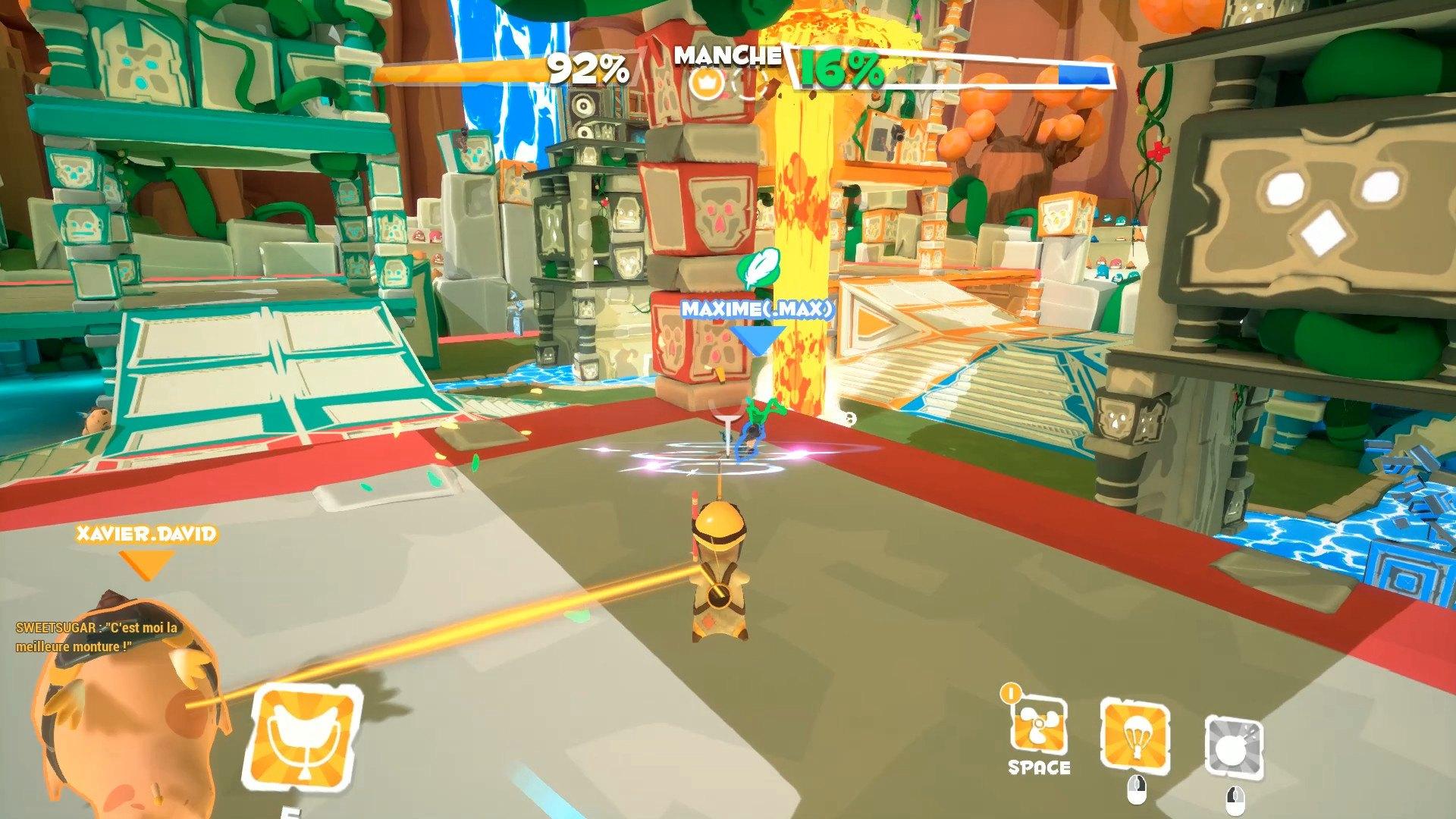Select the greyed-out bomb ability icon

[x=1235, y=745]
